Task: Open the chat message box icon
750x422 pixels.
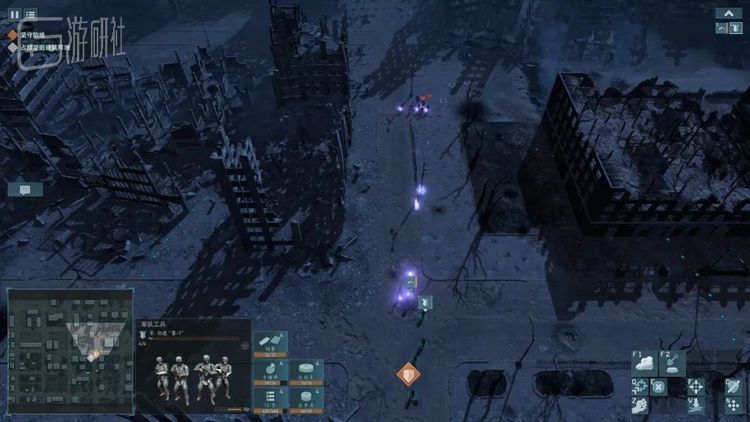Action: click(25, 189)
